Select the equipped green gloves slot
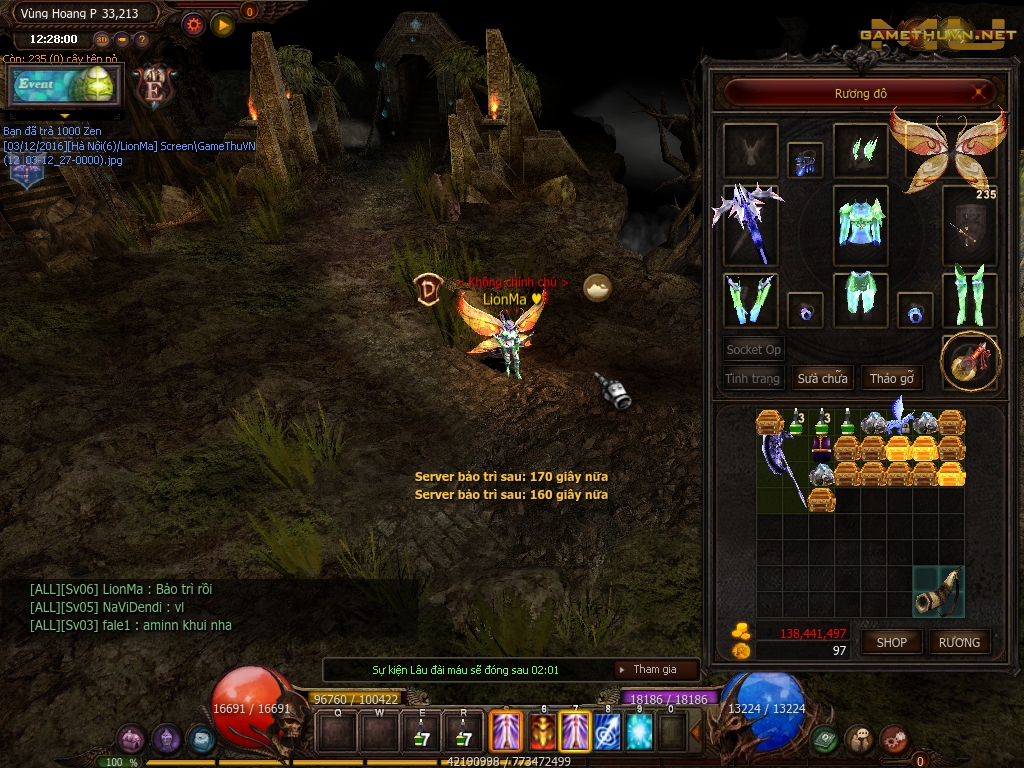Viewport: 1024px width, 768px height. 748,299
